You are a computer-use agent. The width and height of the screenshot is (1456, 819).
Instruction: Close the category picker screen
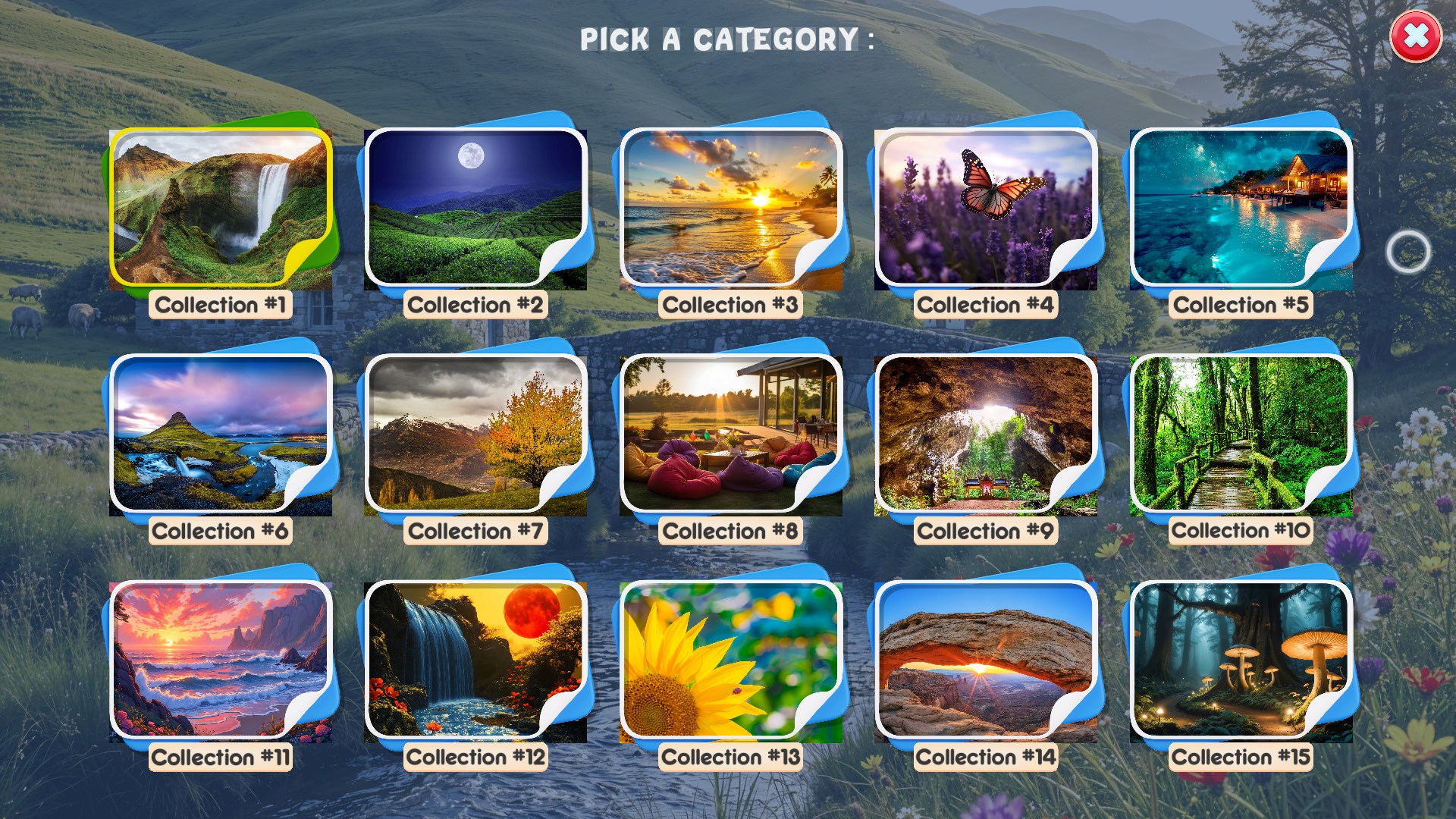pyautogui.click(x=1415, y=36)
